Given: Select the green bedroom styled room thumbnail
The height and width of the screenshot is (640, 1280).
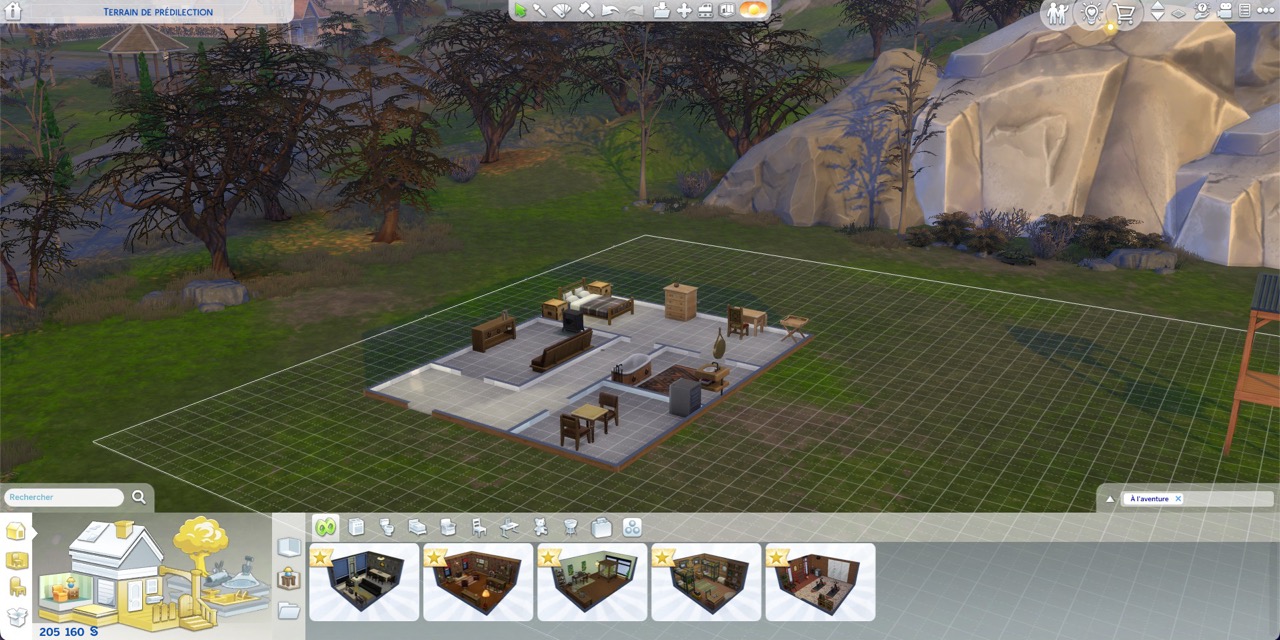Looking at the screenshot, I should (592, 582).
